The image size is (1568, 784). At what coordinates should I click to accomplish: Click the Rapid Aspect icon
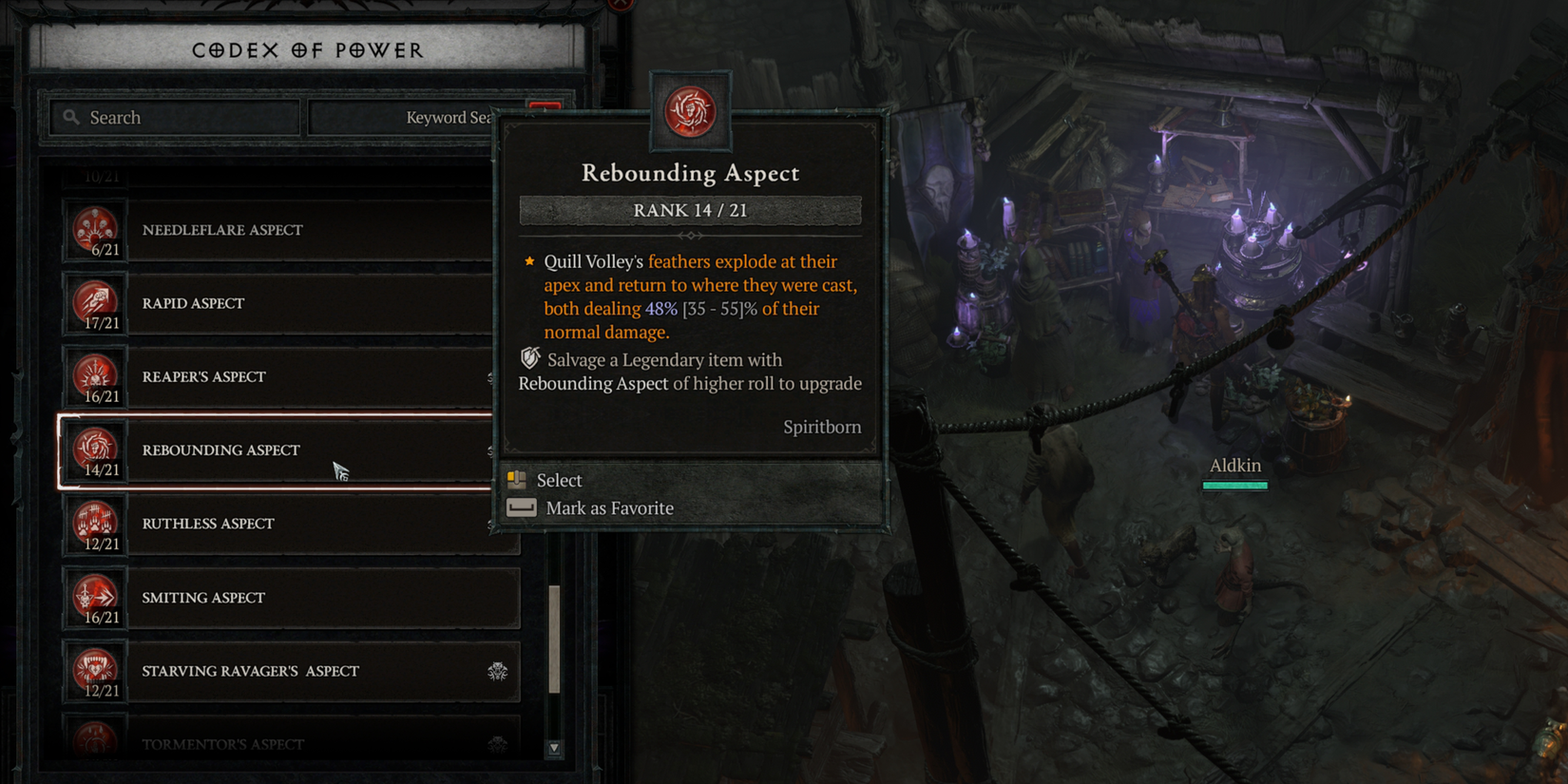coord(96,303)
